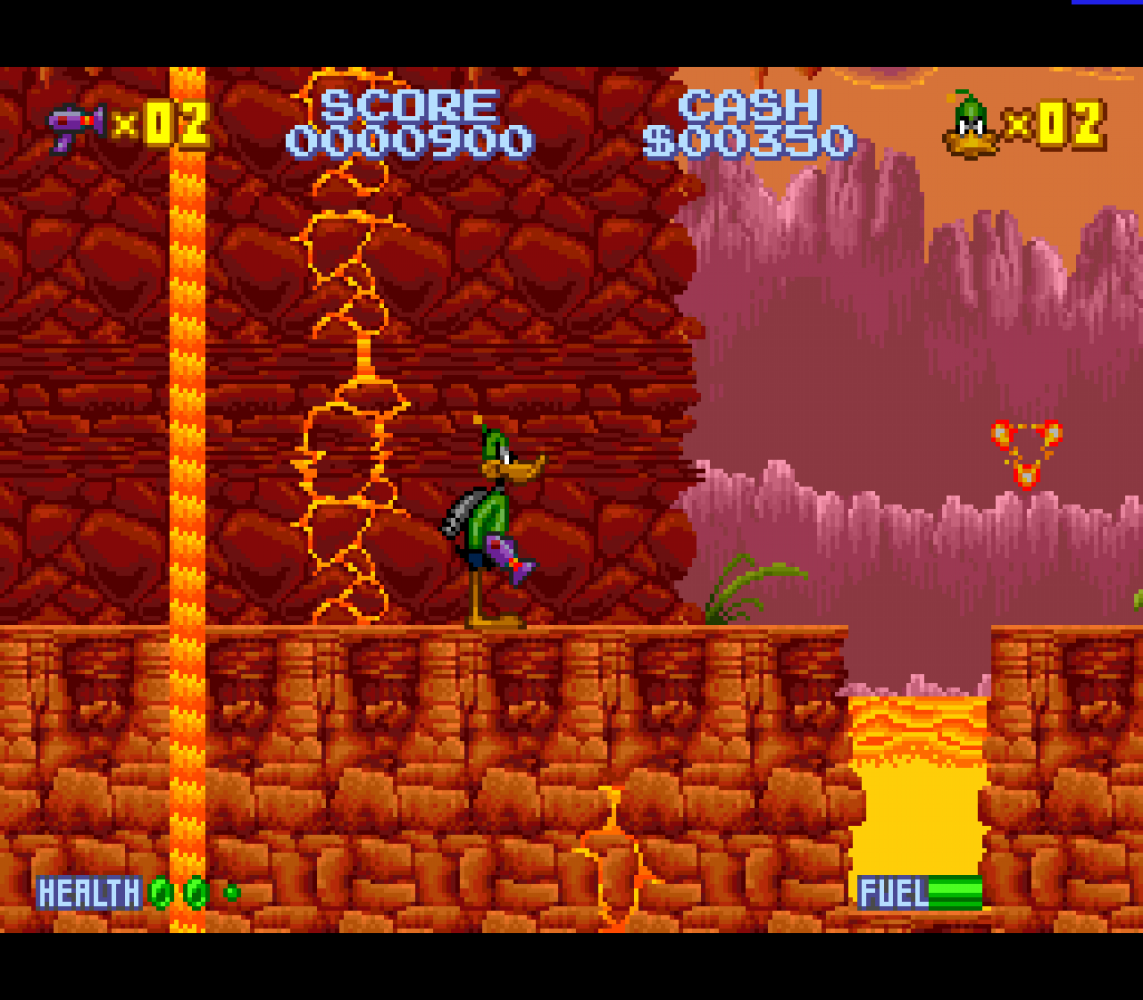Image resolution: width=1143 pixels, height=1000 pixels.
Task: Click the purple ray gun weapon icon
Action: [x=76, y=126]
